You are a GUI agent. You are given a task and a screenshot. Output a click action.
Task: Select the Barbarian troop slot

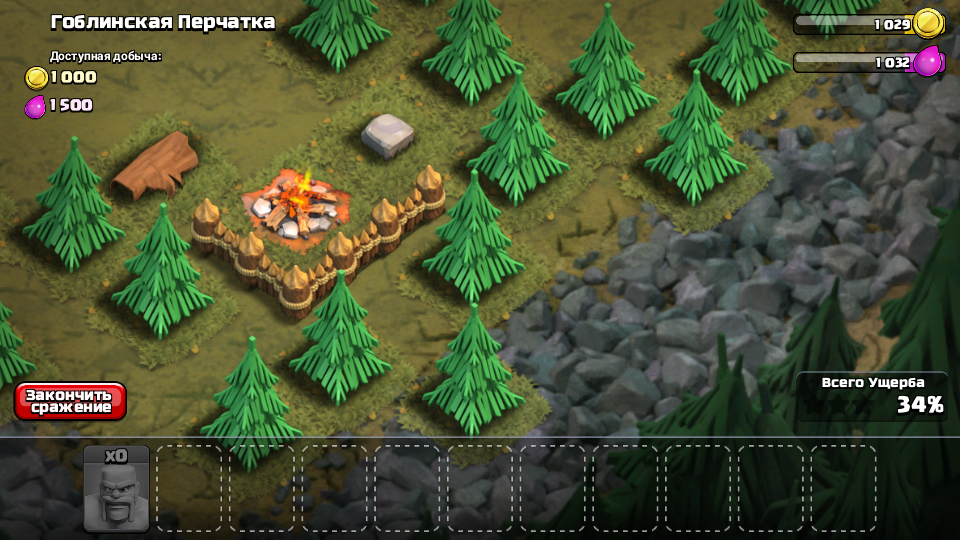point(116,489)
